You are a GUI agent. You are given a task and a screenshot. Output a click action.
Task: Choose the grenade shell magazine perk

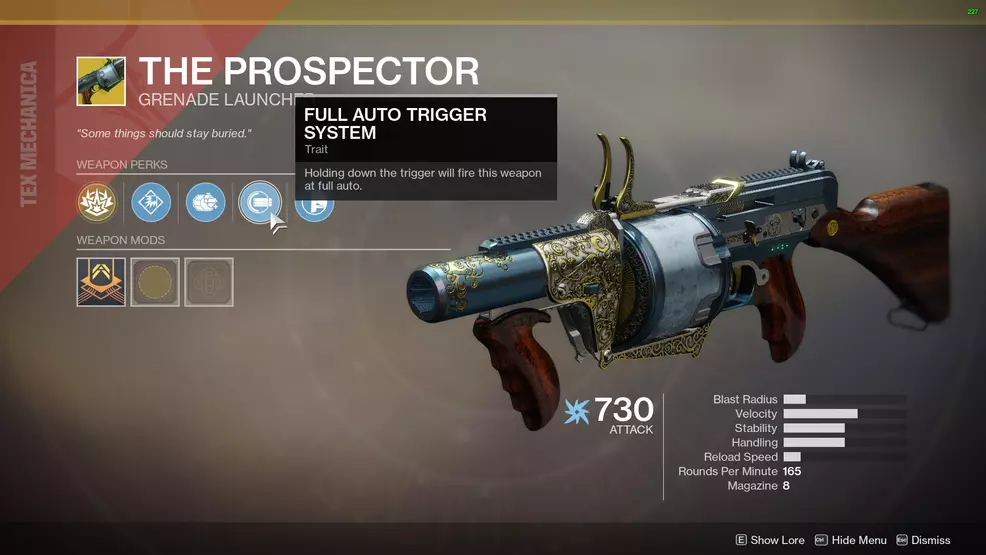[x=205, y=203]
